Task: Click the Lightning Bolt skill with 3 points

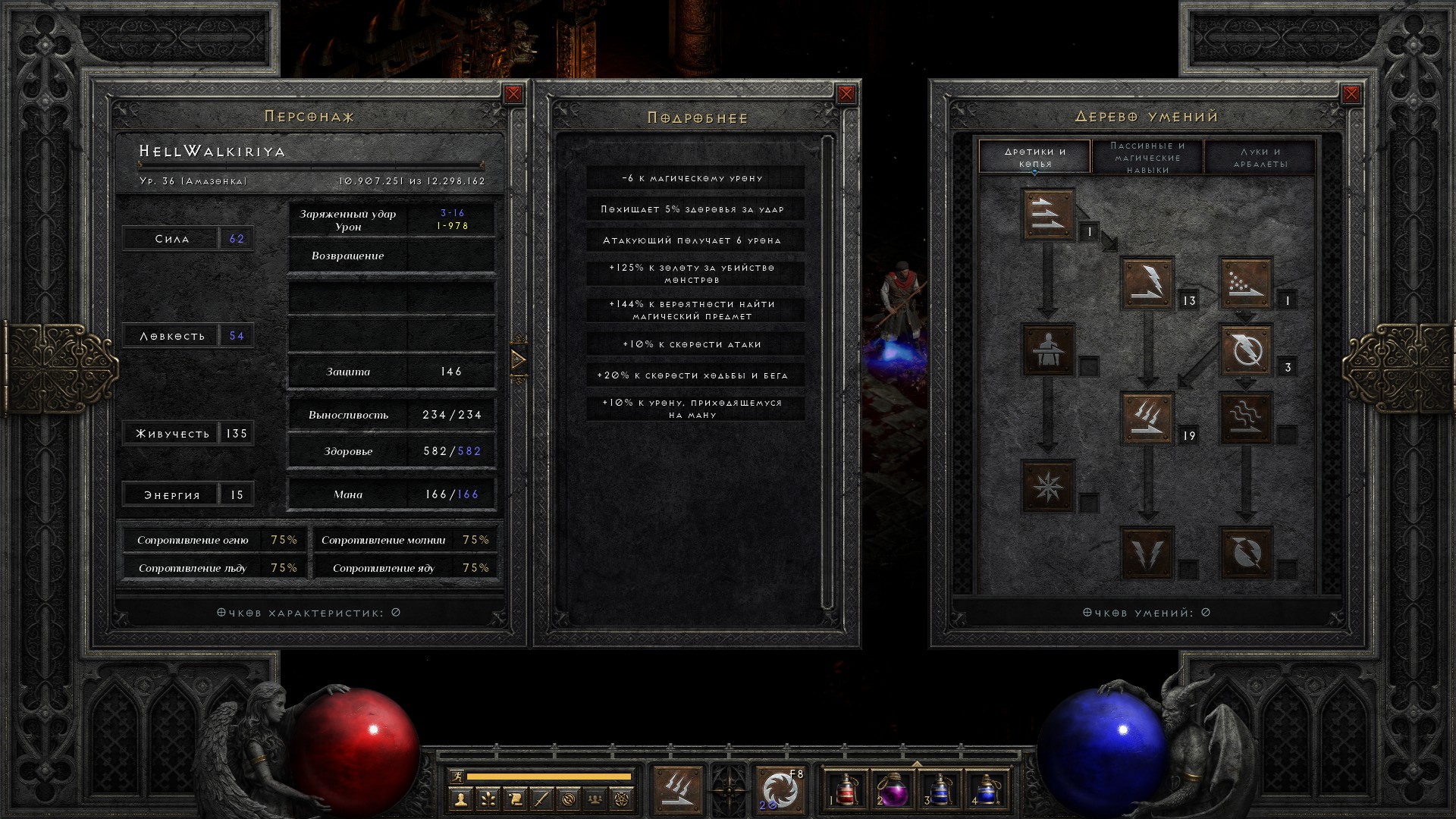Action: [x=1245, y=350]
